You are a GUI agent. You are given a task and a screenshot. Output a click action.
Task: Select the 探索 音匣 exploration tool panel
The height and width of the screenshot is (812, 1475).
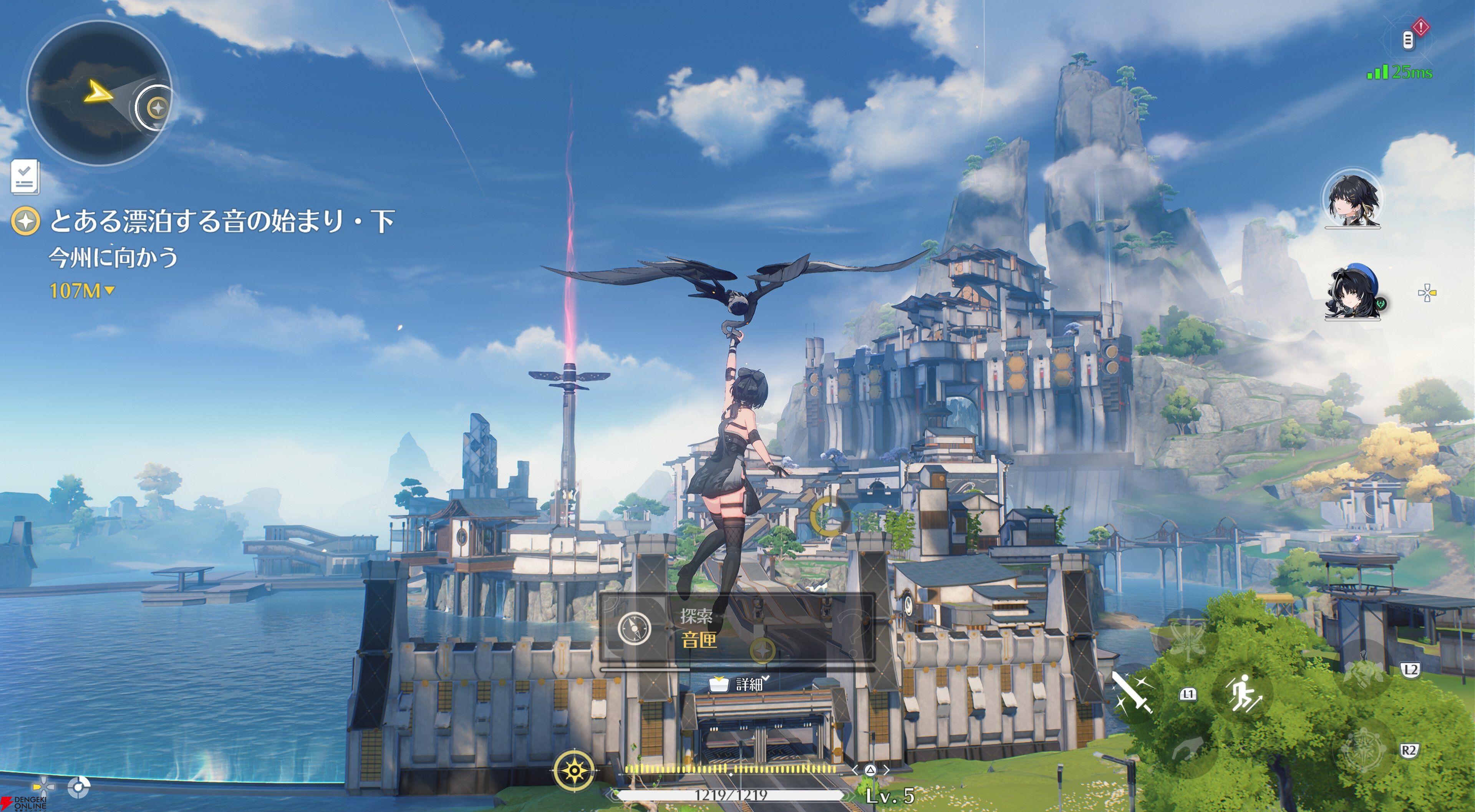point(737,629)
